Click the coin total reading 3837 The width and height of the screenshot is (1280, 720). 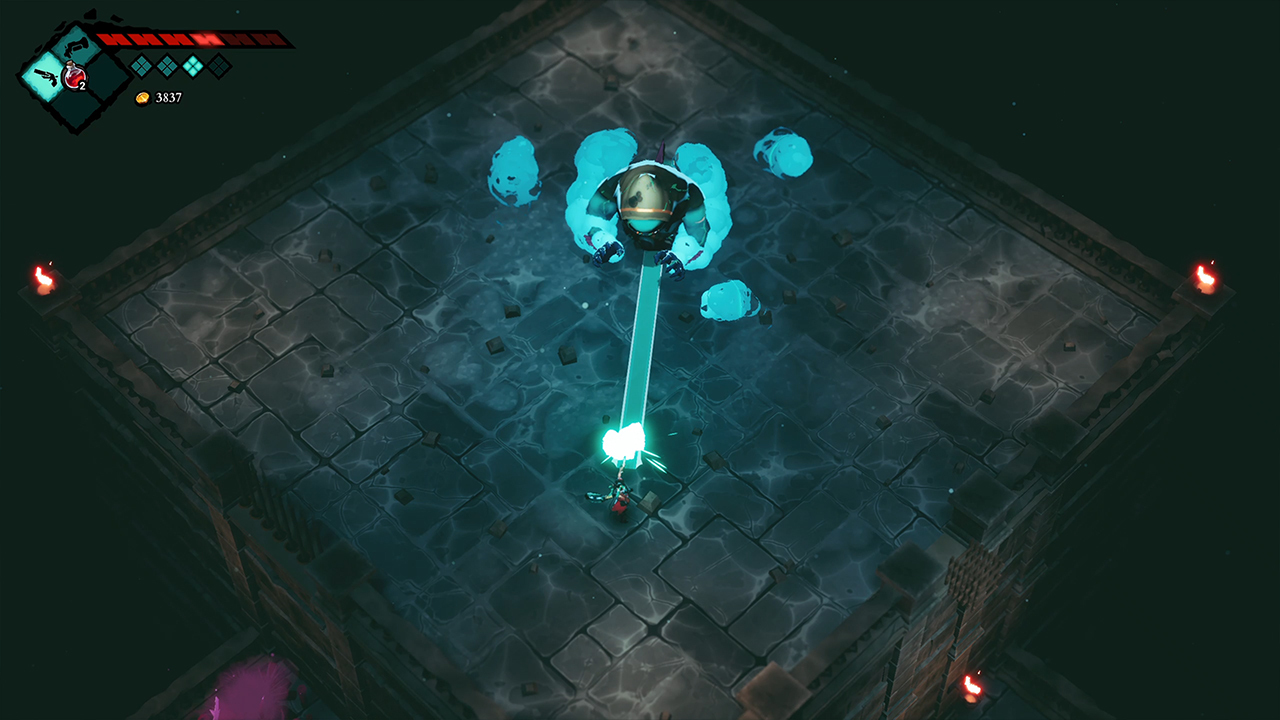(168, 97)
